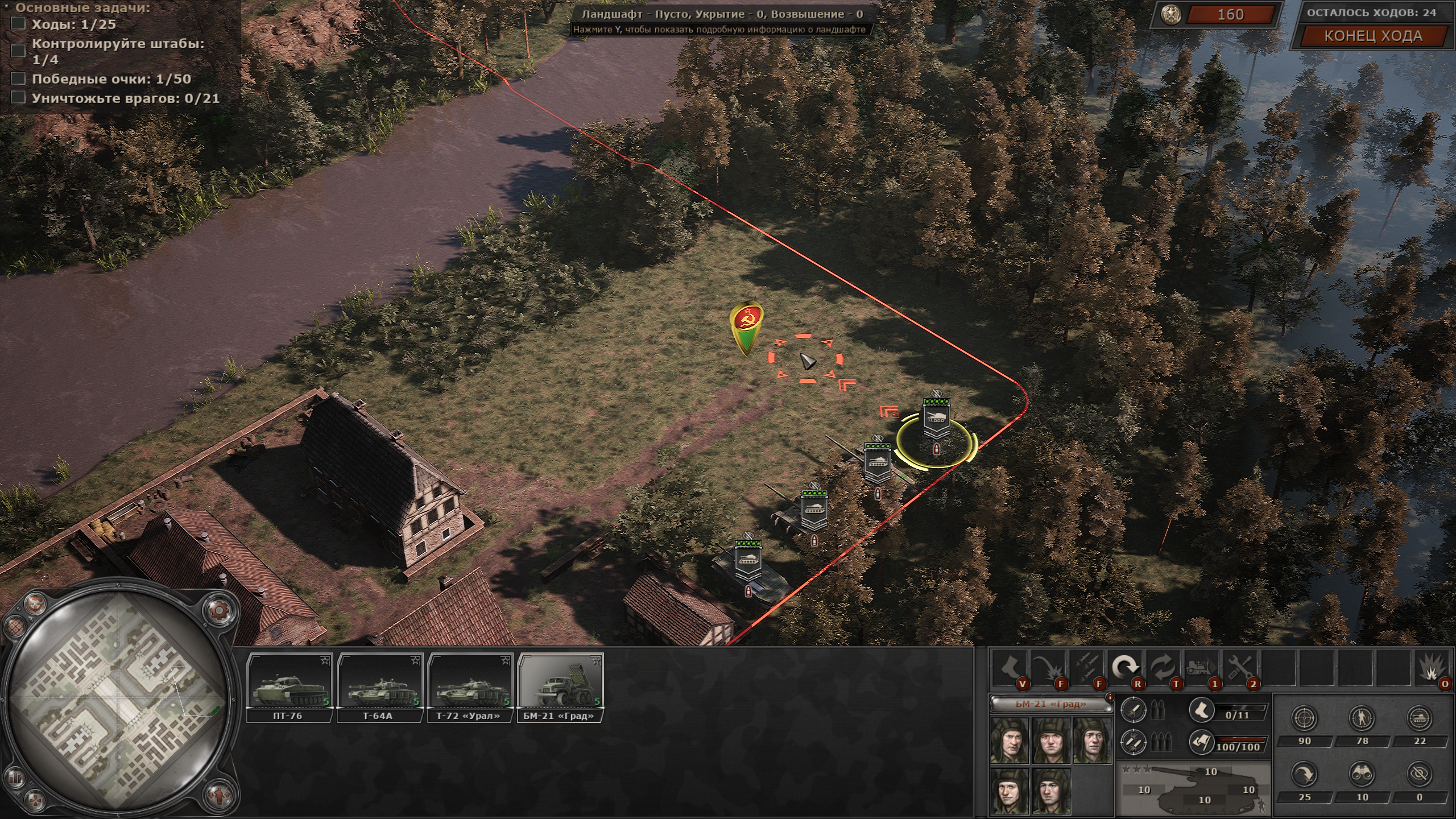Activate the rotate unit arrow action
Viewport: 1456px width, 819px height.
point(1126,667)
